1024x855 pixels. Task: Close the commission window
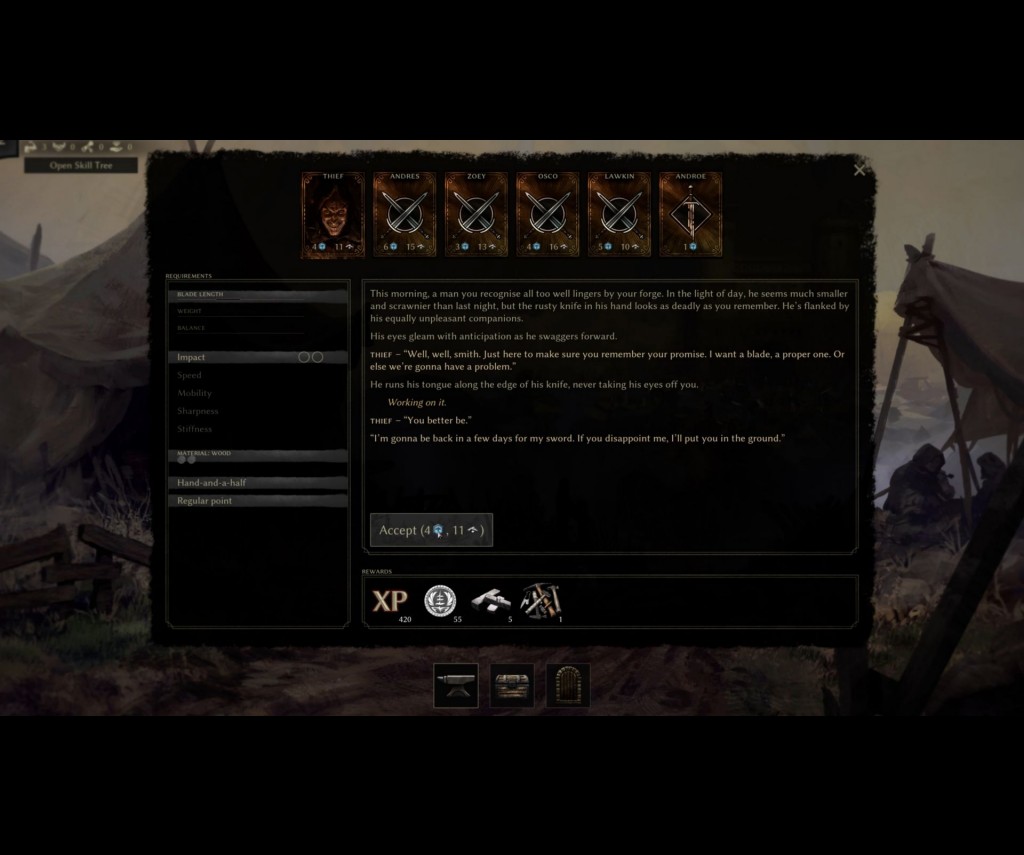[859, 170]
